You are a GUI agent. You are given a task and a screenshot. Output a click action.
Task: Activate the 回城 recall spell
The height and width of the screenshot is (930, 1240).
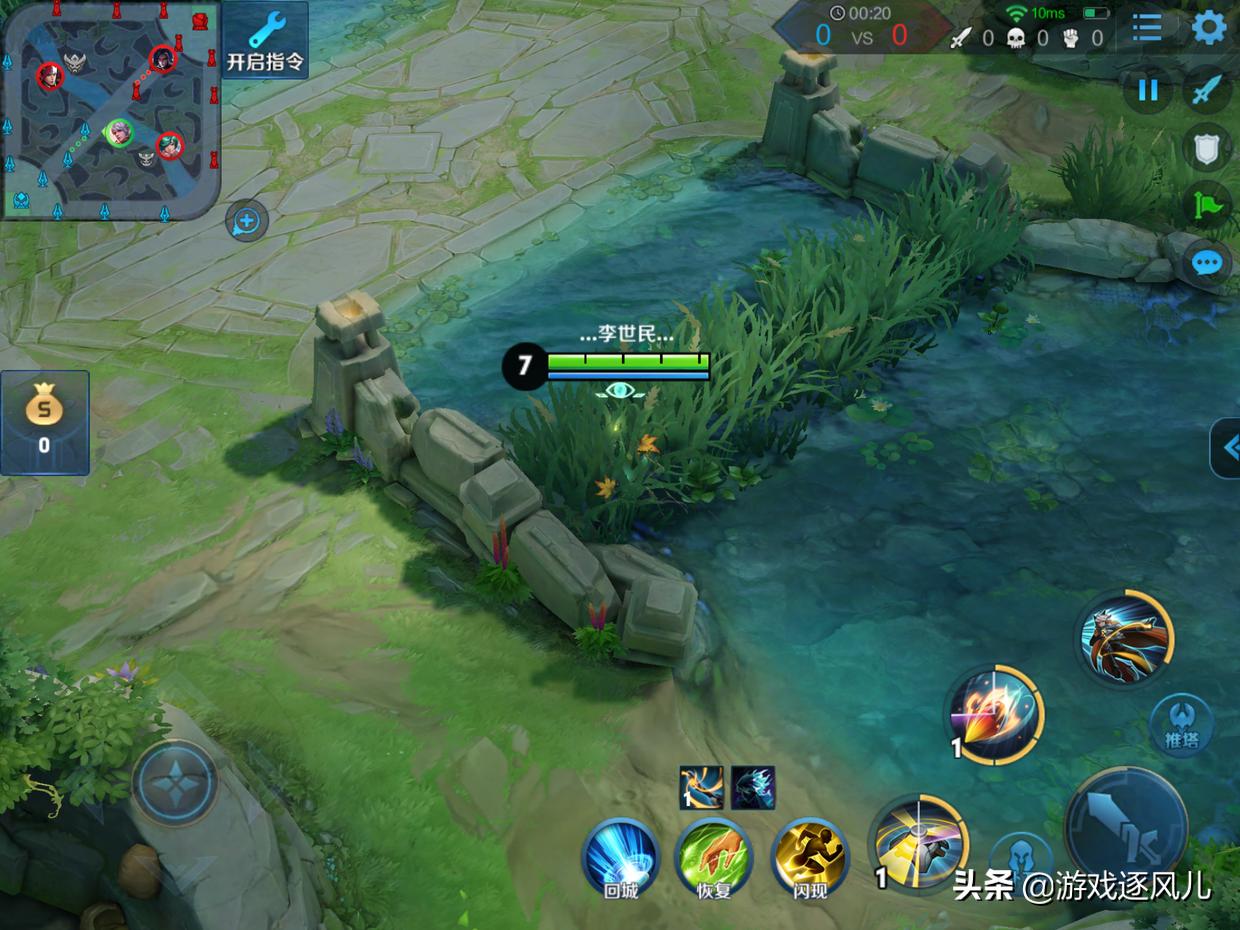pos(621,858)
